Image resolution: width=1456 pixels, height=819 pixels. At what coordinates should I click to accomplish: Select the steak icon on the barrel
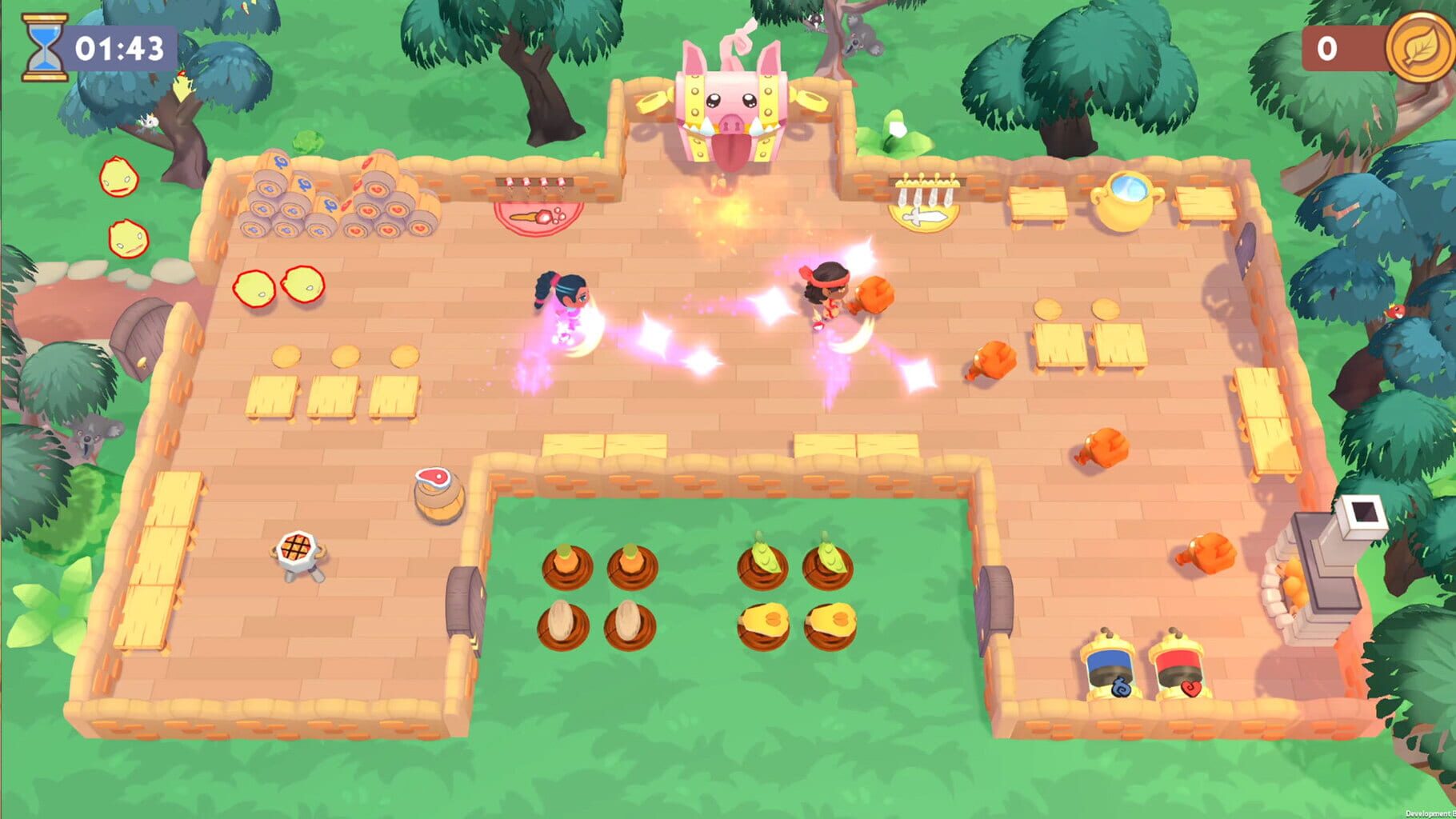pyautogui.click(x=432, y=477)
